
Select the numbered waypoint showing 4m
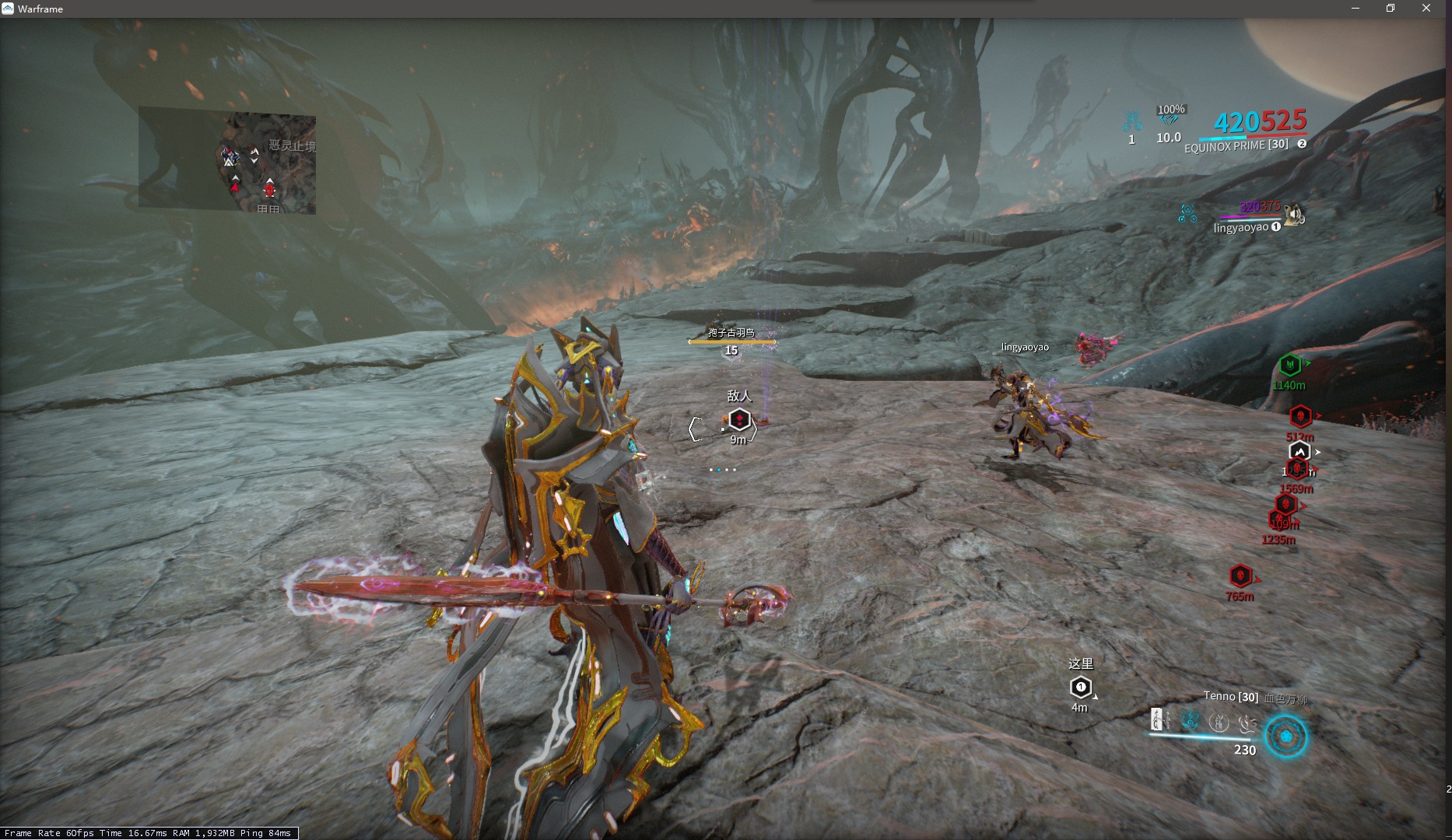1080,688
